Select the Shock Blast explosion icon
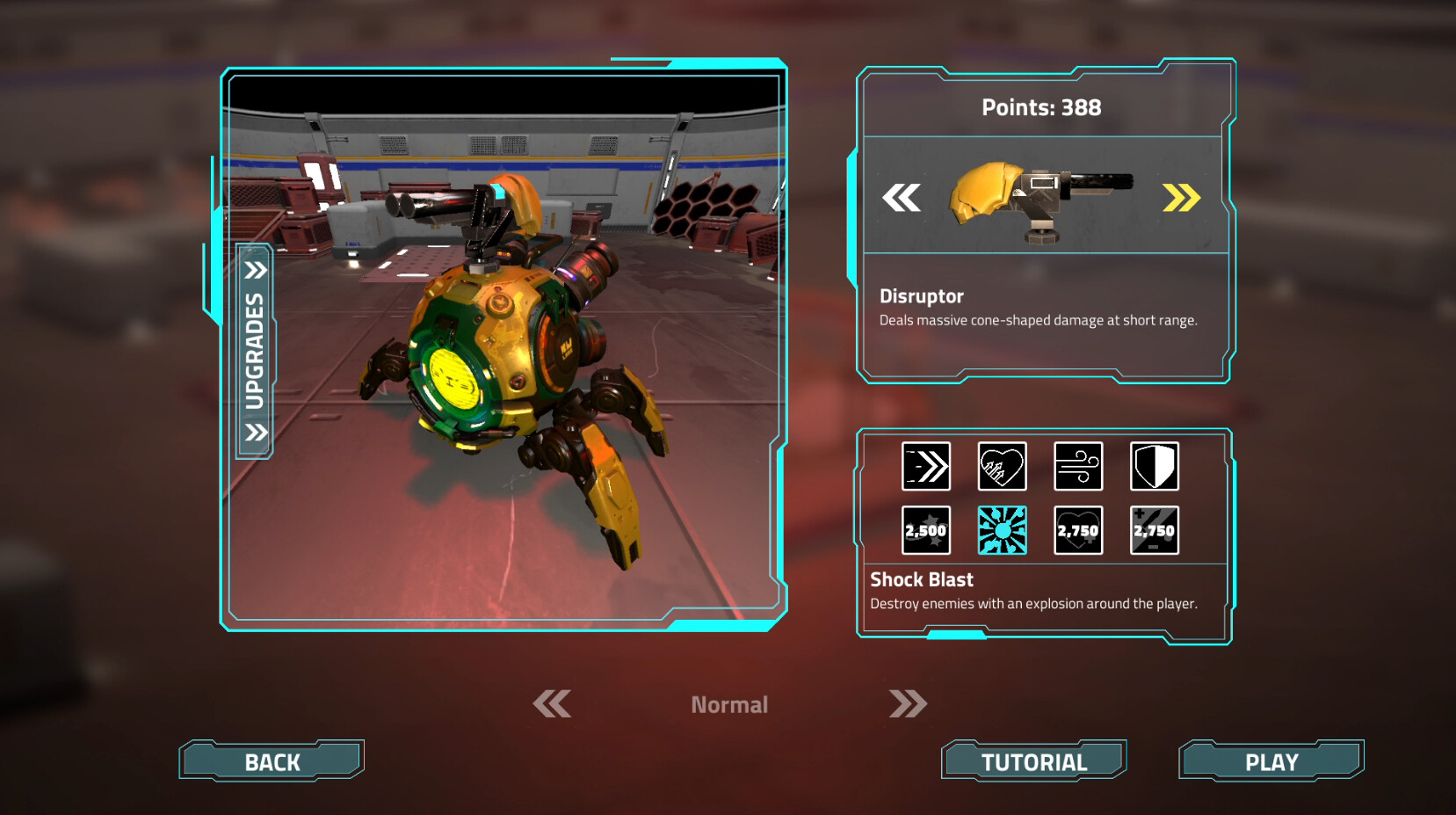1456x815 pixels. point(1002,529)
